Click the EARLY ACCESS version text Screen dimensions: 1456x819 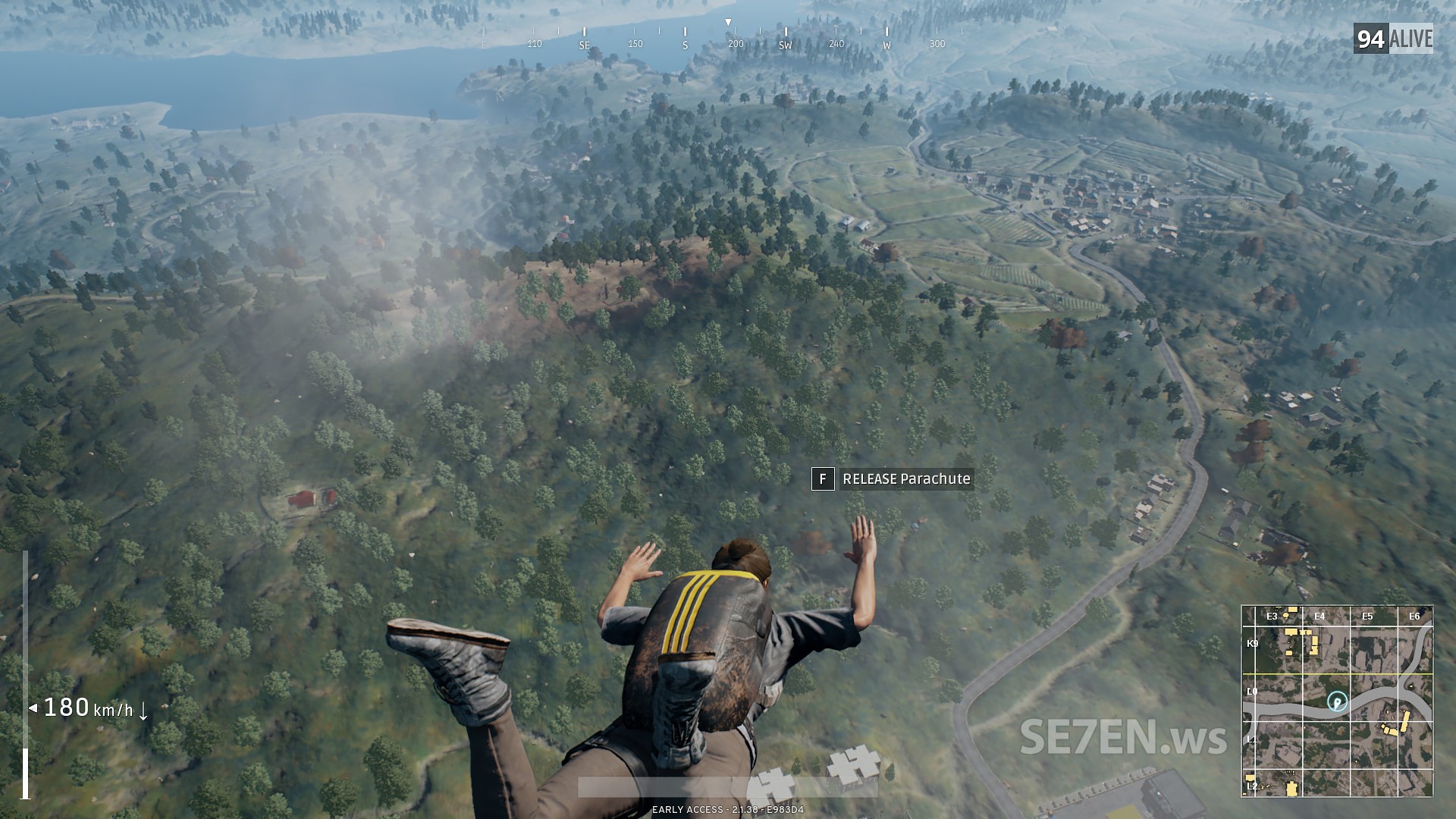tap(728, 809)
